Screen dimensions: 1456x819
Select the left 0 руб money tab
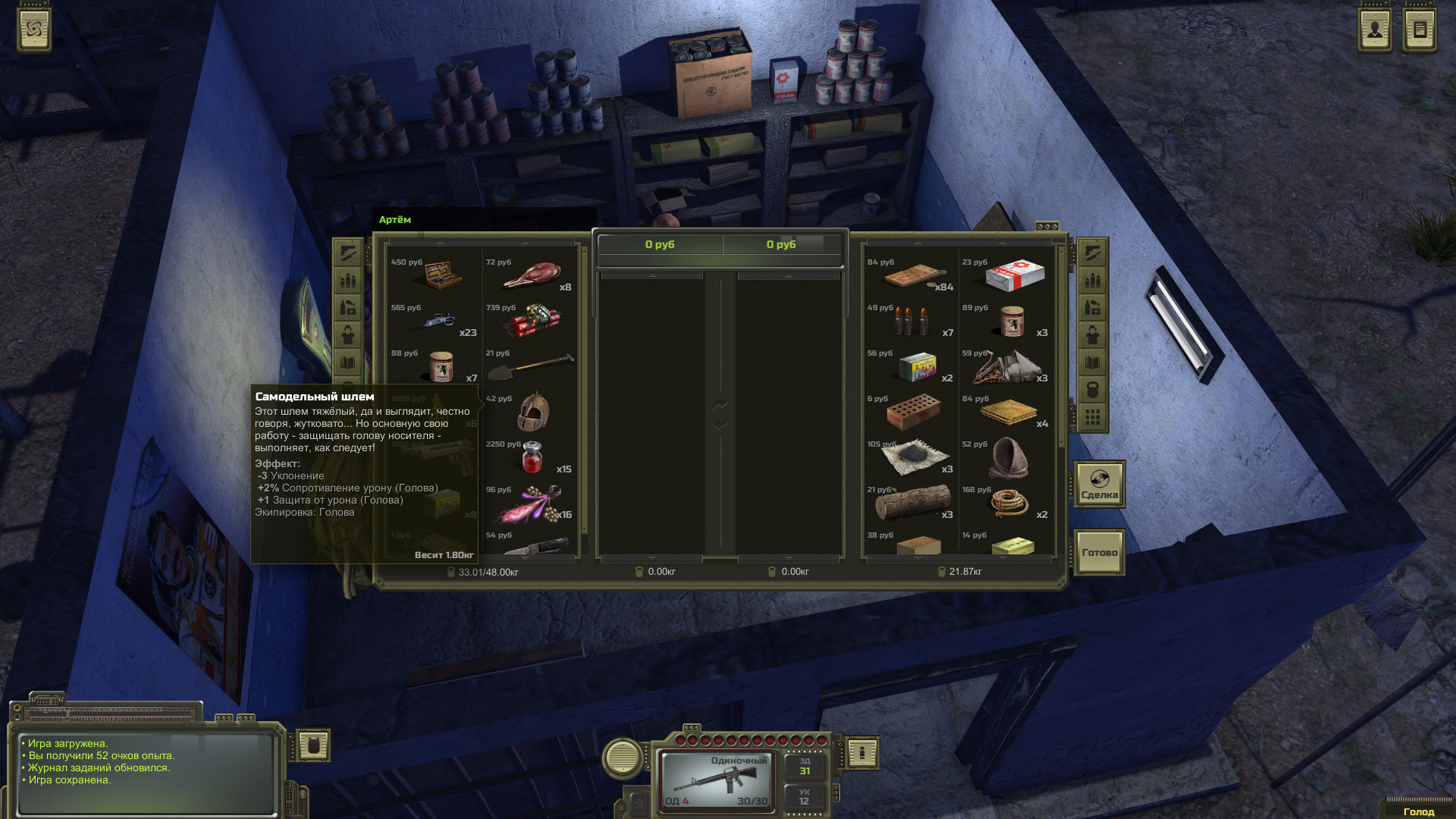660,244
